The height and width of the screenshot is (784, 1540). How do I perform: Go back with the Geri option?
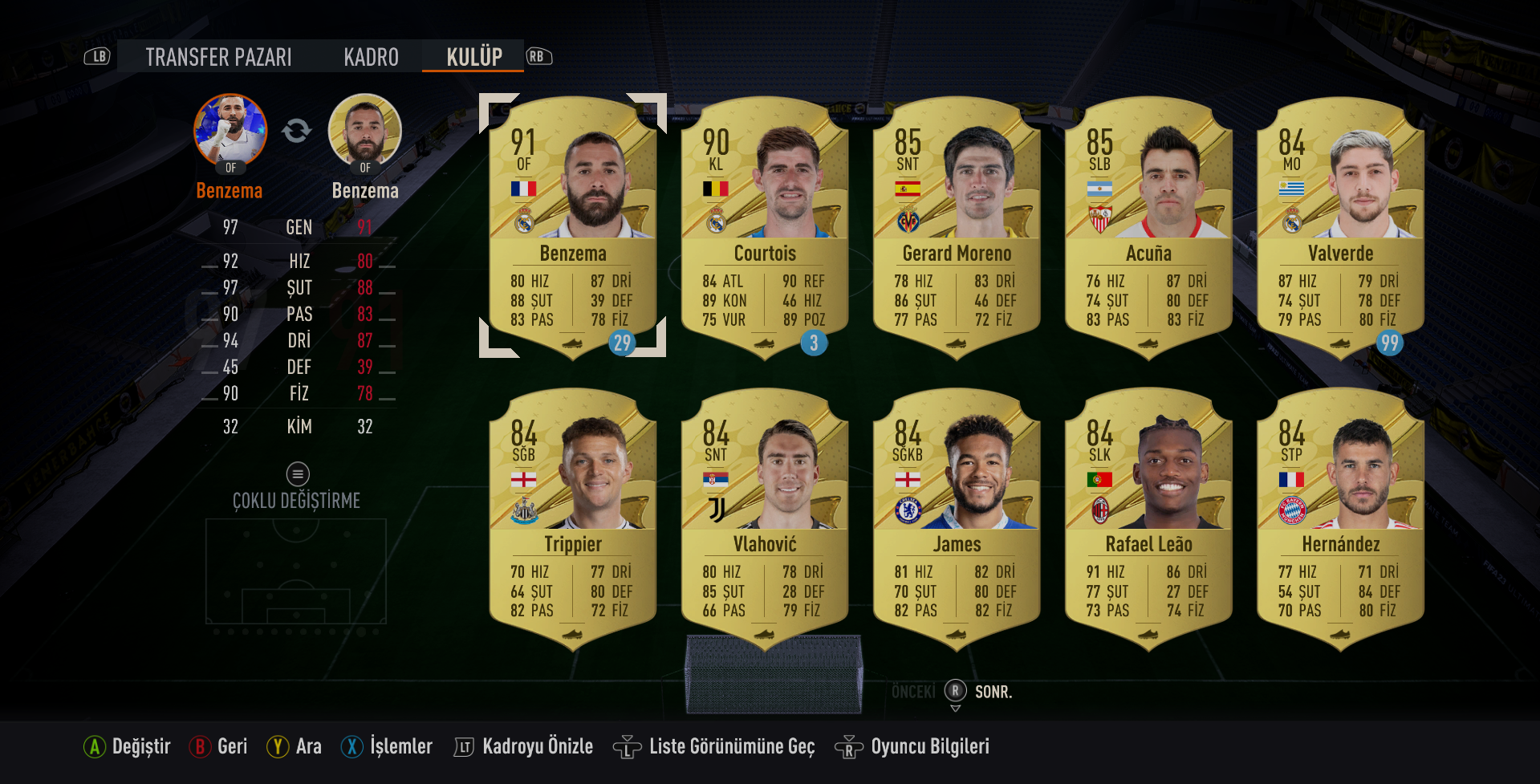point(219,747)
